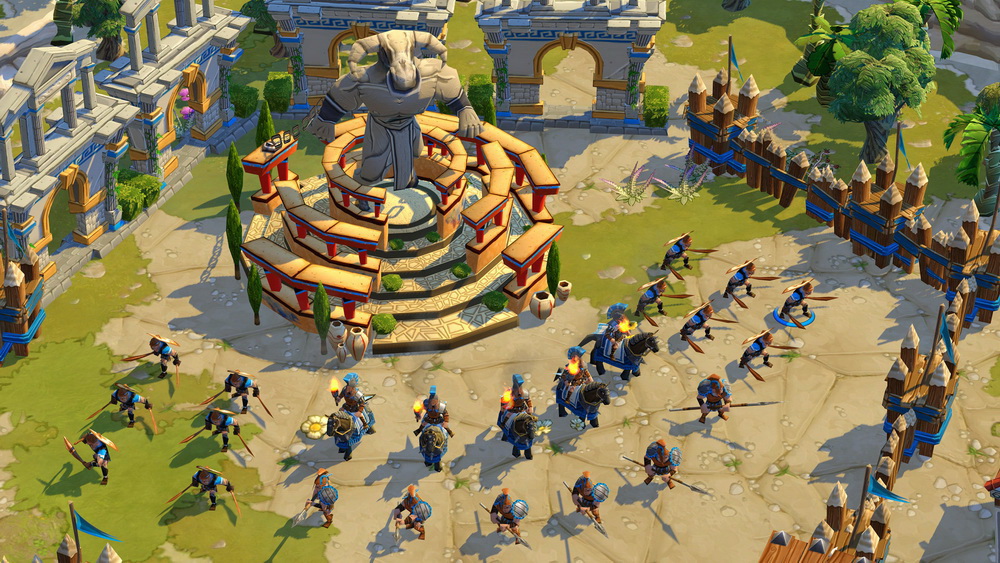The height and width of the screenshot is (563, 1000).
Task: Select the archer with the blue selection ring
Action: pyautogui.click(x=796, y=301)
